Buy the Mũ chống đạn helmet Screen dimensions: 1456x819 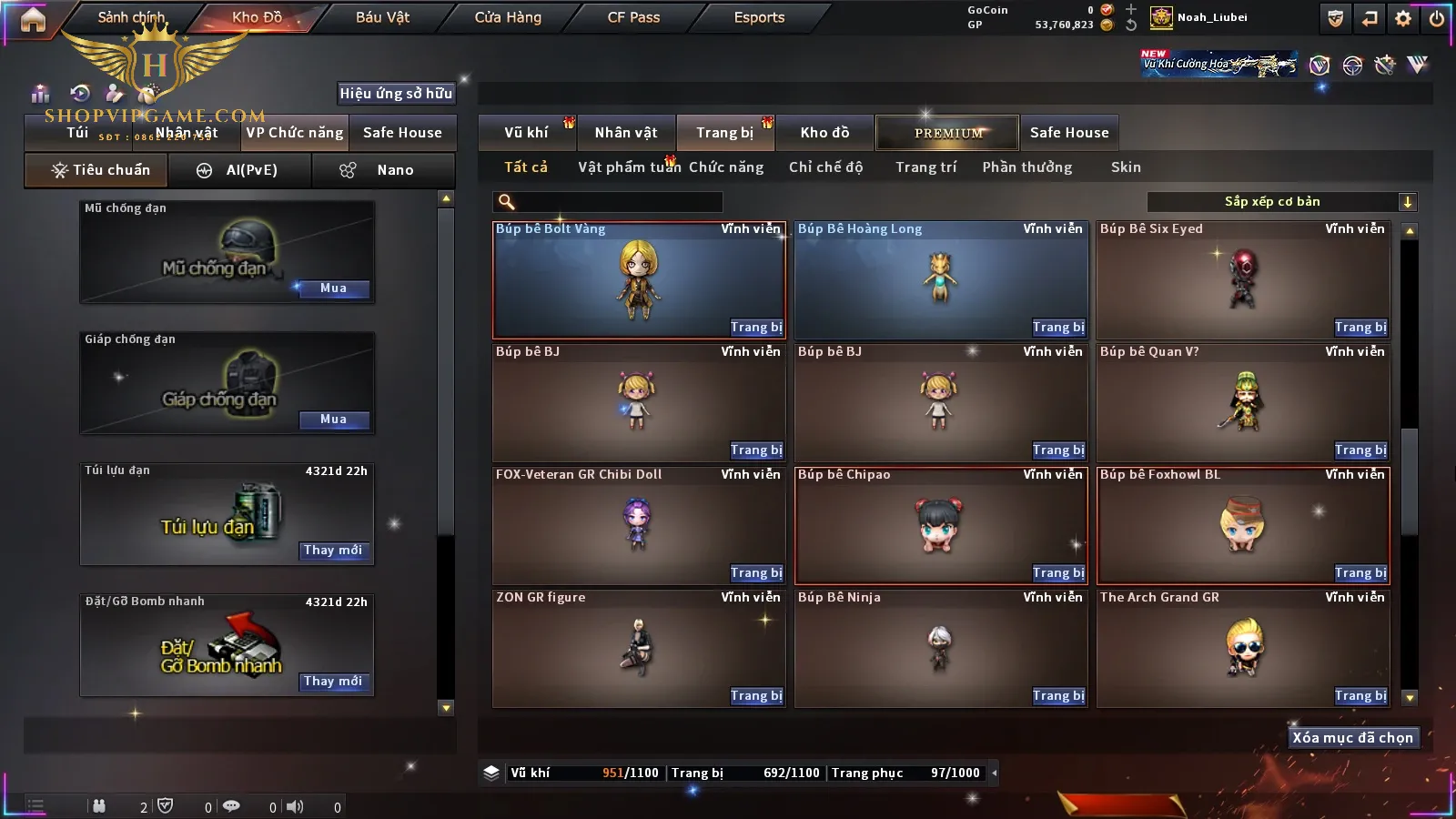click(333, 288)
